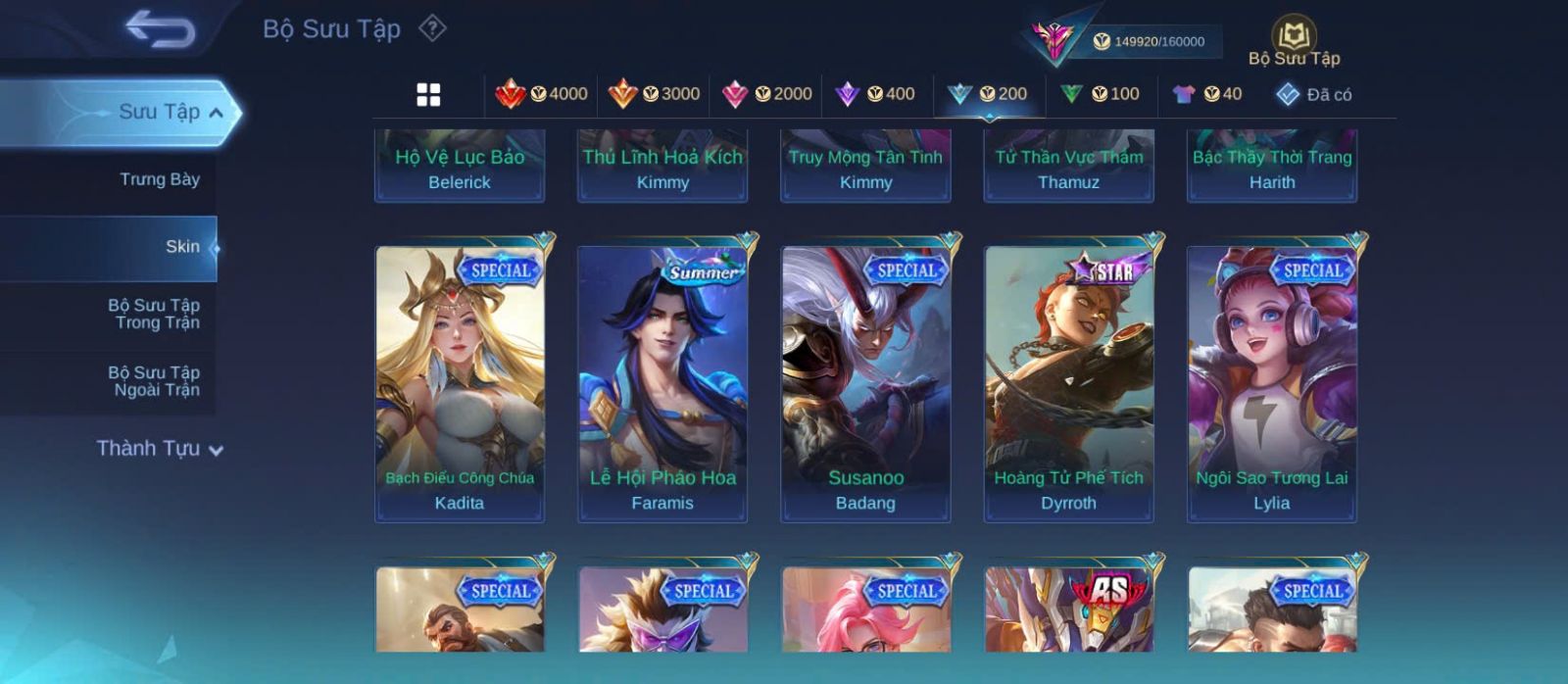This screenshot has height=684, width=1568.
Task: Switch to the 100 point tier
Action: (1101, 94)
